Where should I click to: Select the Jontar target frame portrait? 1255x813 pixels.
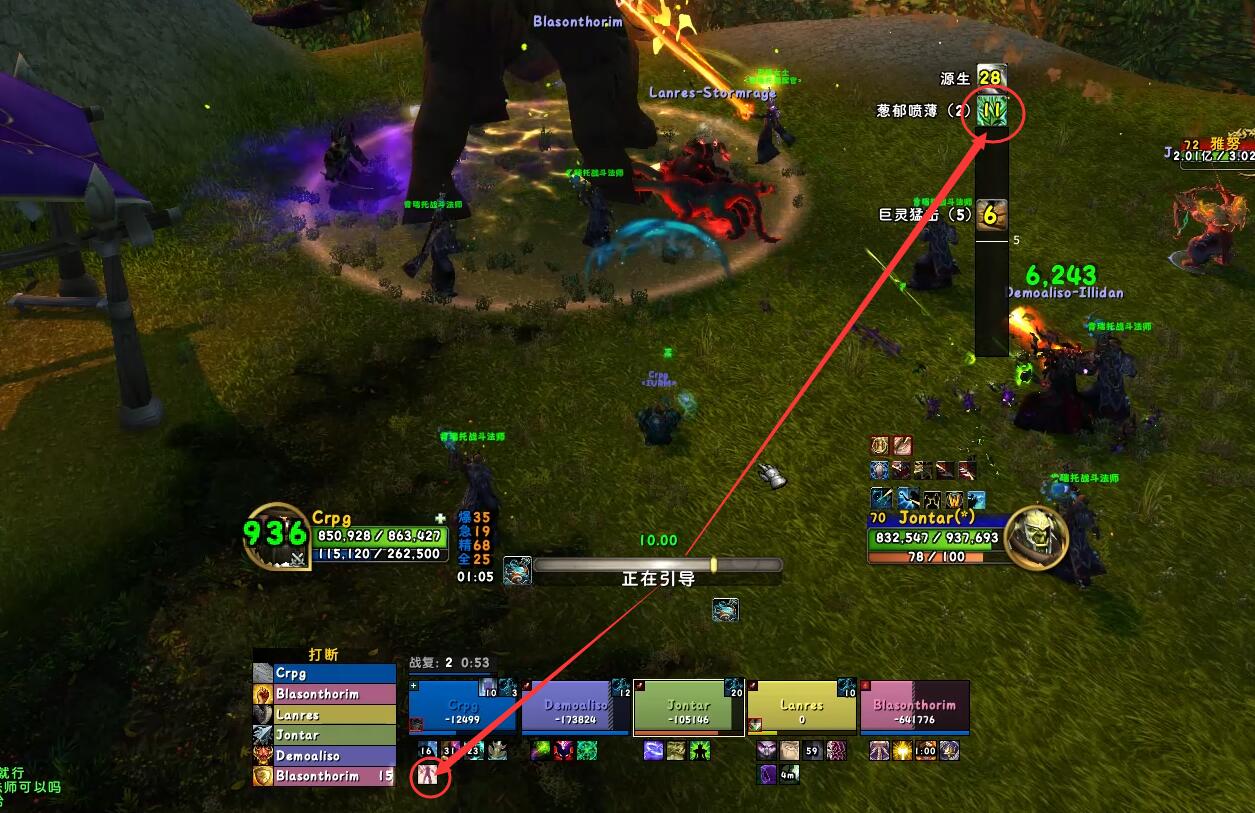tap(1034, 537)
